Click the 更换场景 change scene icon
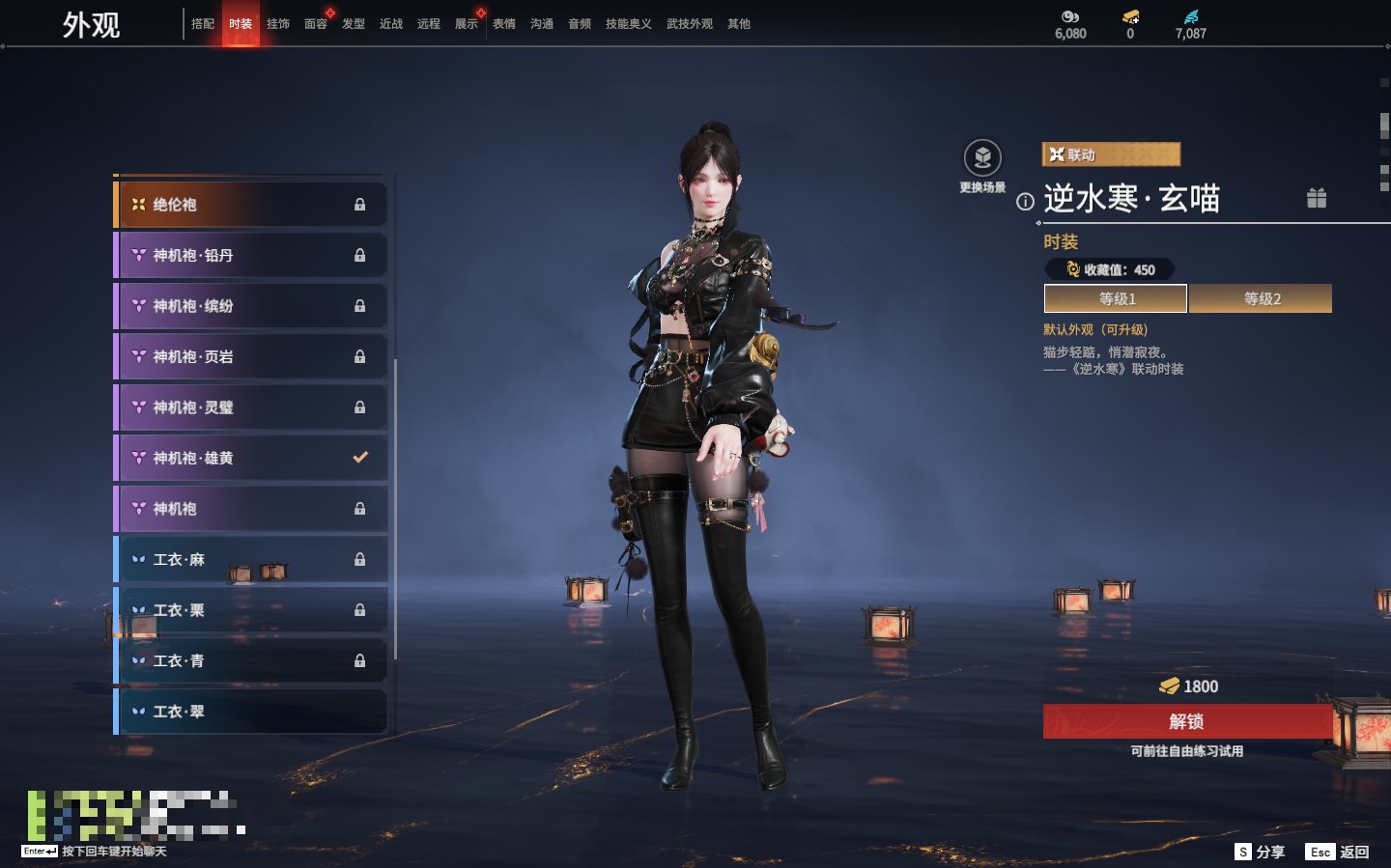The width and height of the screenshot is (1391, 868). point(982,158)
